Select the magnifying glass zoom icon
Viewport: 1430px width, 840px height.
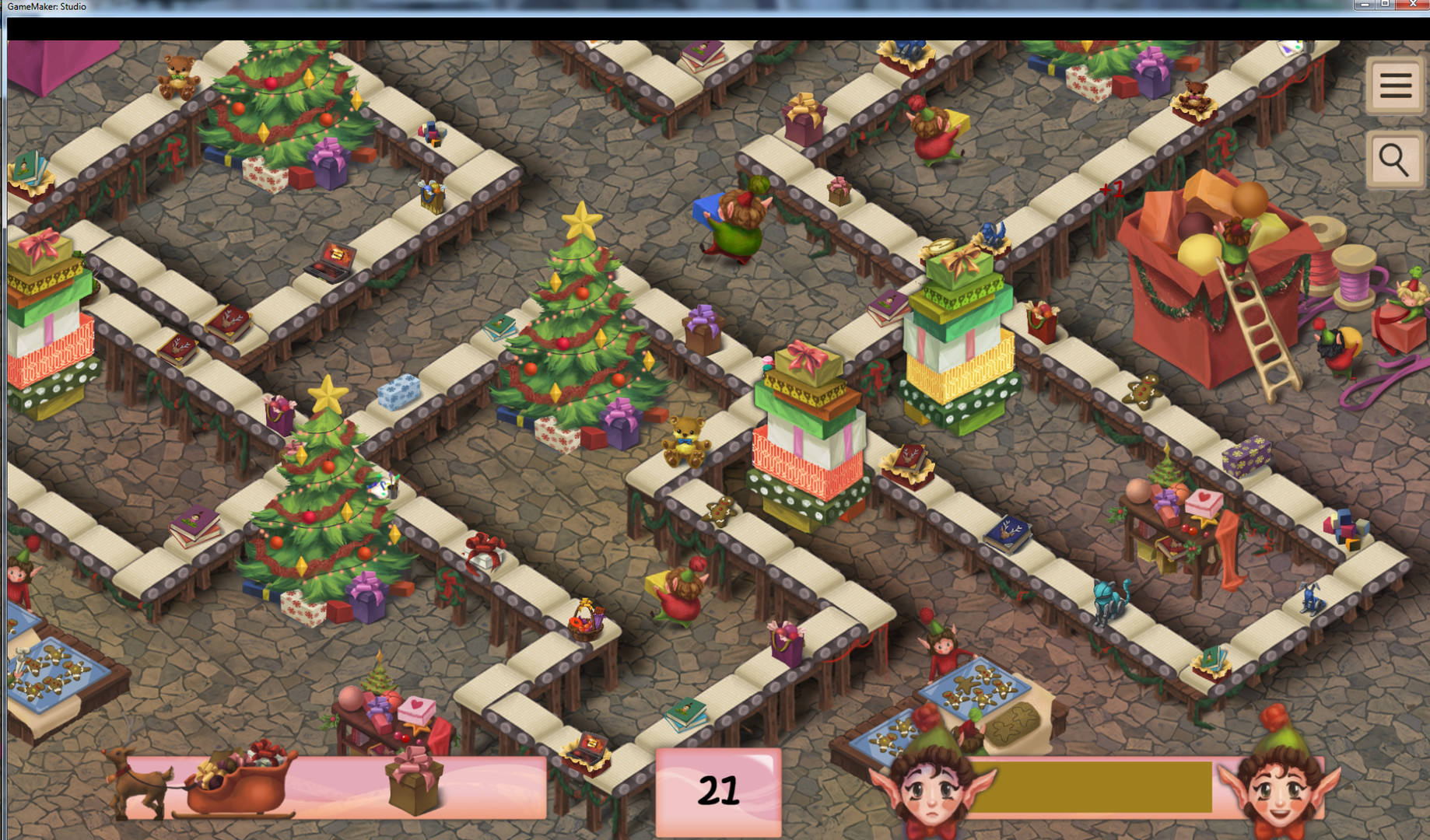pos(1394,159)
